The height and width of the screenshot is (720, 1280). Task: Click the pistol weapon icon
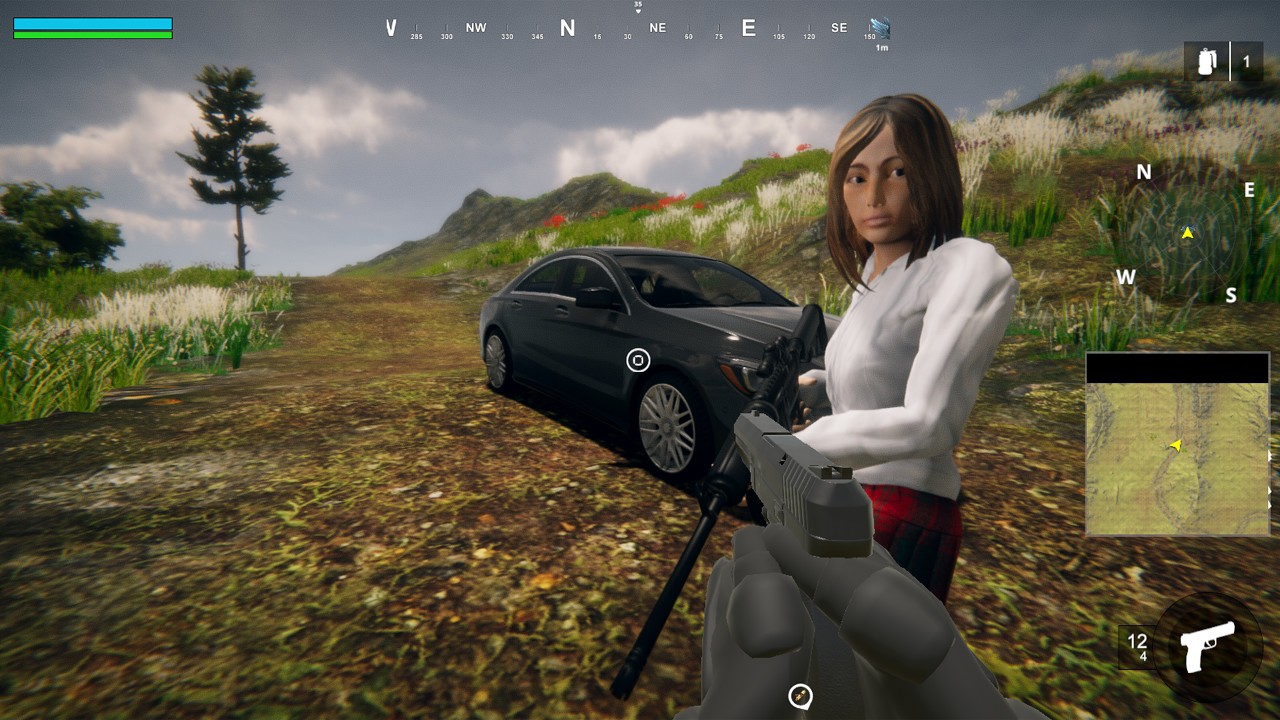click(1207, 646)
